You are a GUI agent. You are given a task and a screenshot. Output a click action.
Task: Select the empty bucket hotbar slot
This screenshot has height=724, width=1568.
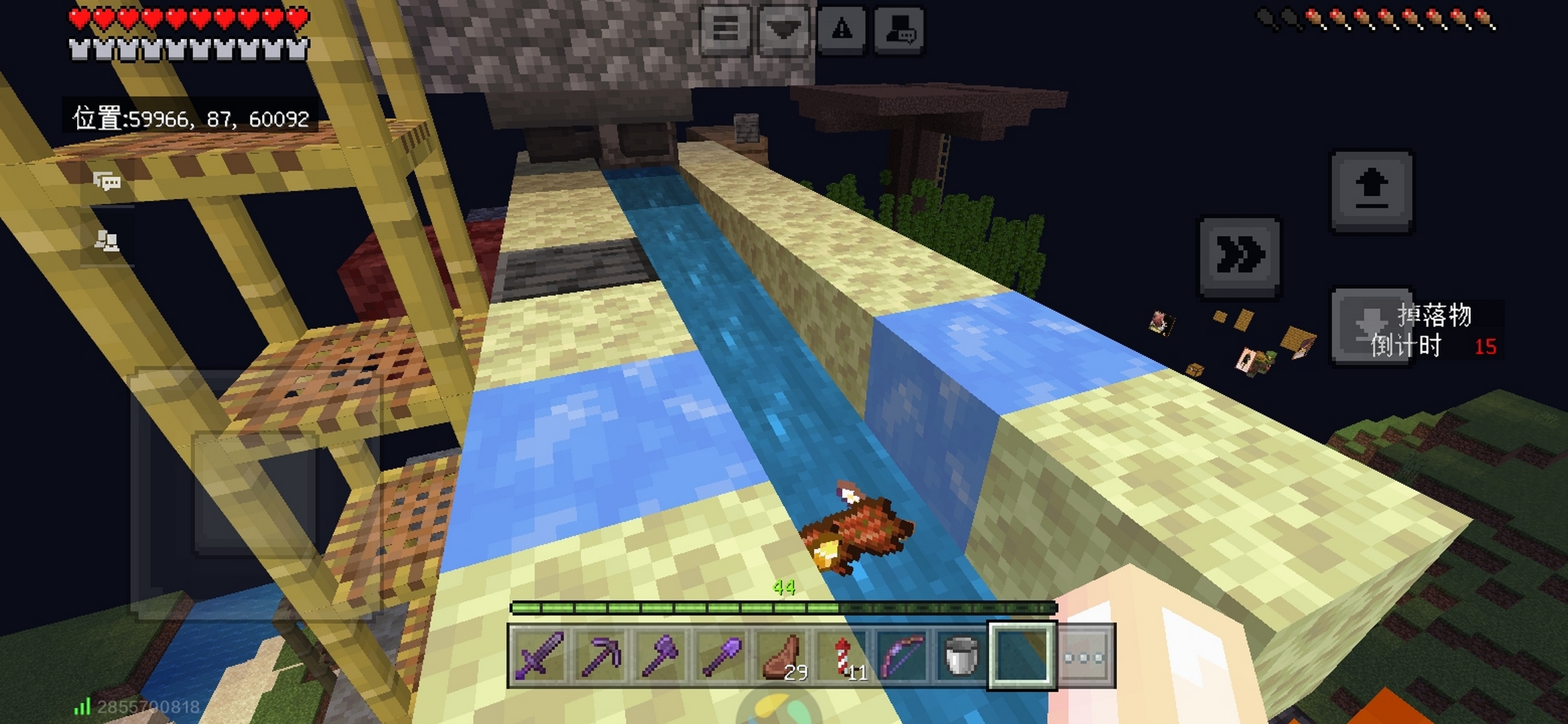coord(961,656)
